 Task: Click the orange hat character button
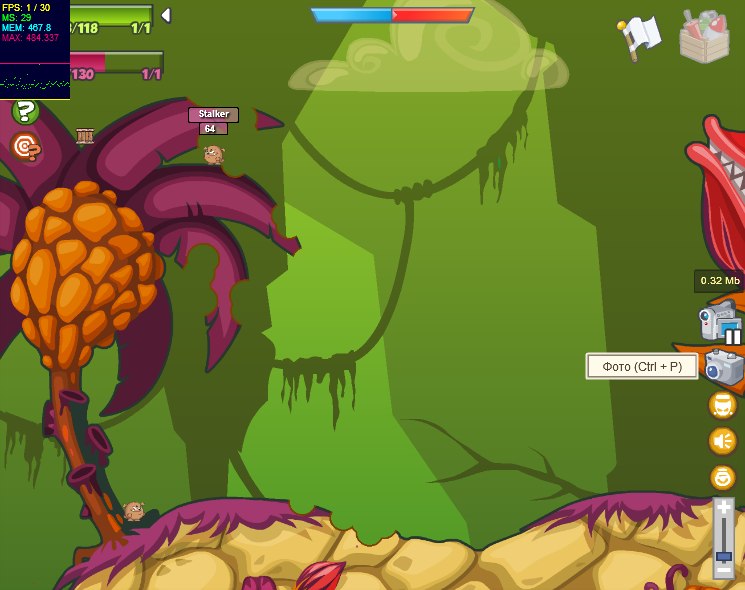pyautogui.click(x=722, y=404)
